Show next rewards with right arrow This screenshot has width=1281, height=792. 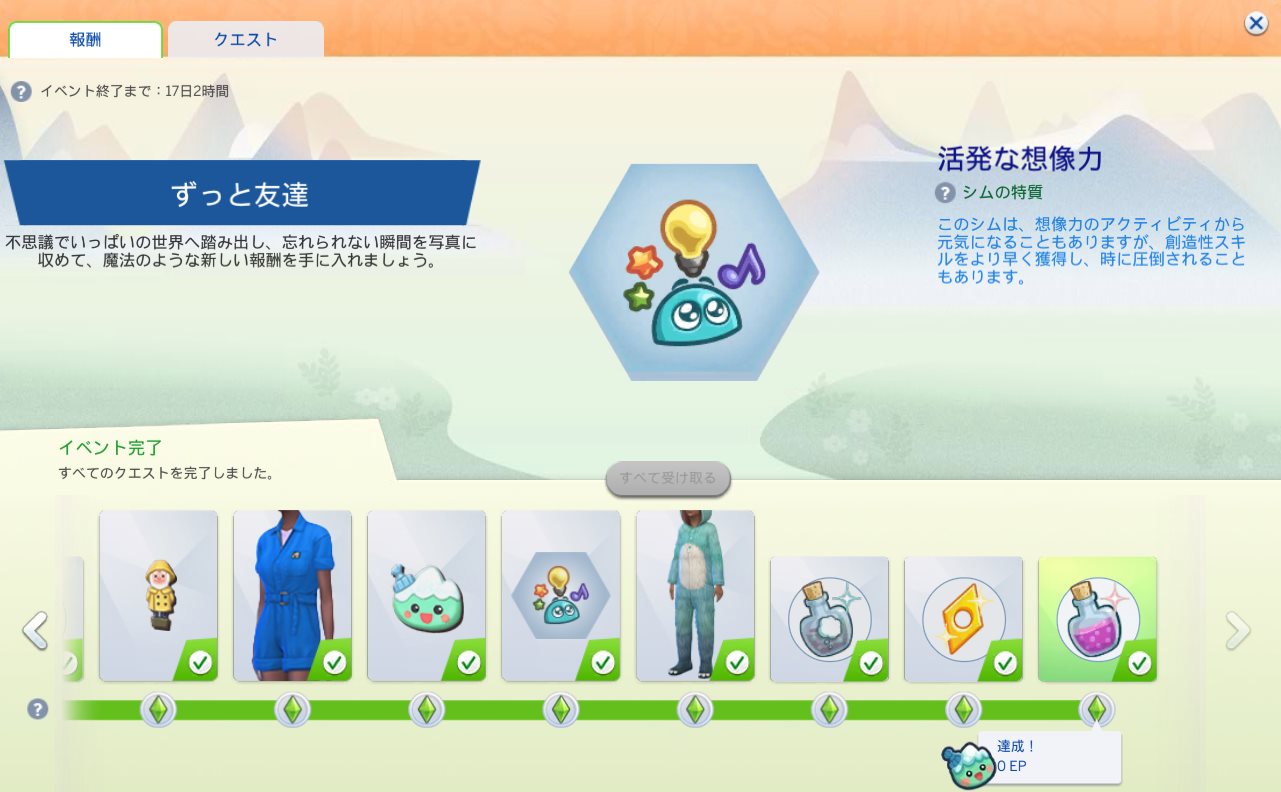coord(1238,631)
